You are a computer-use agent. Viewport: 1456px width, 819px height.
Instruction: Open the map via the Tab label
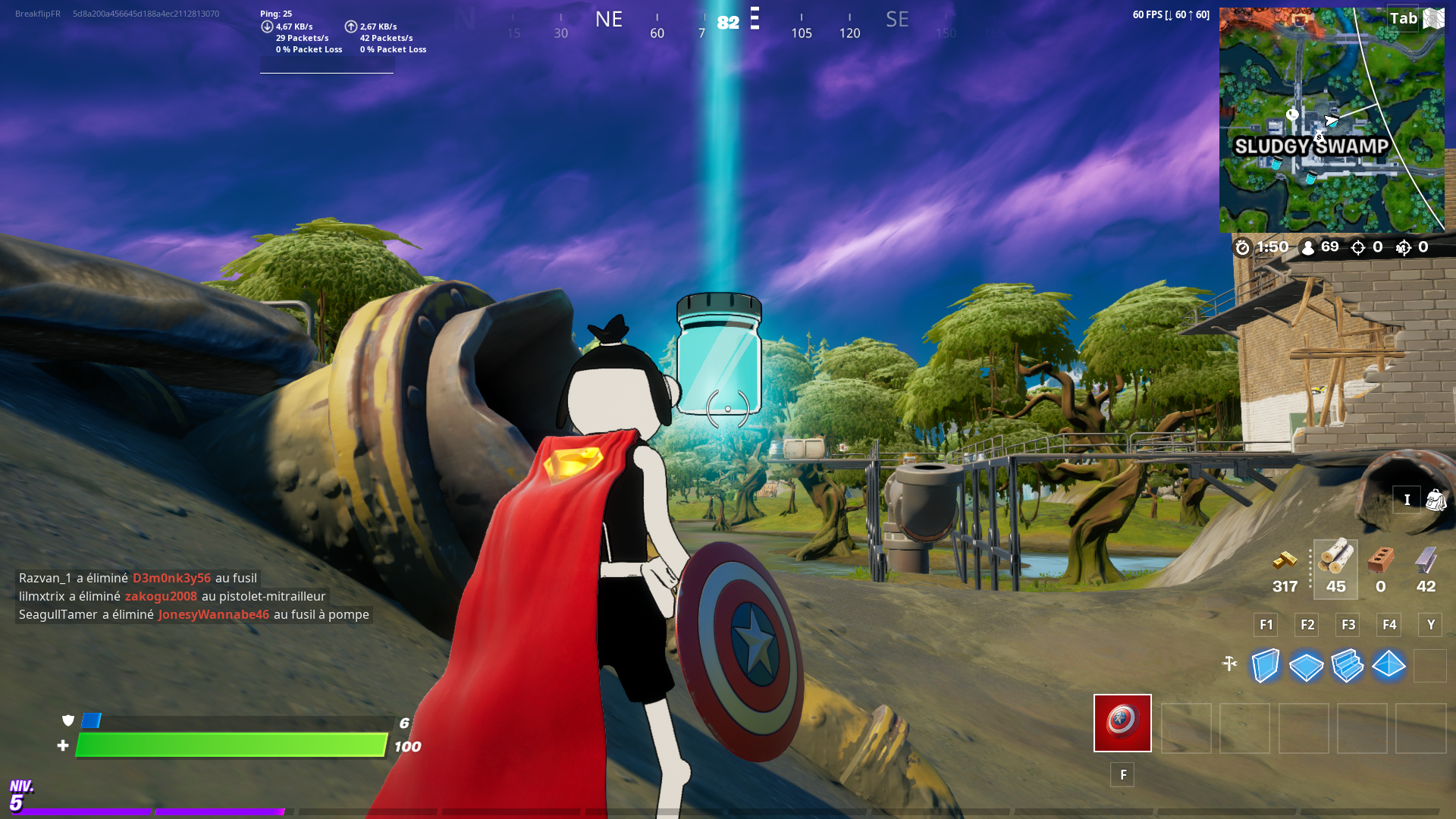click(x=1402, y=18)
